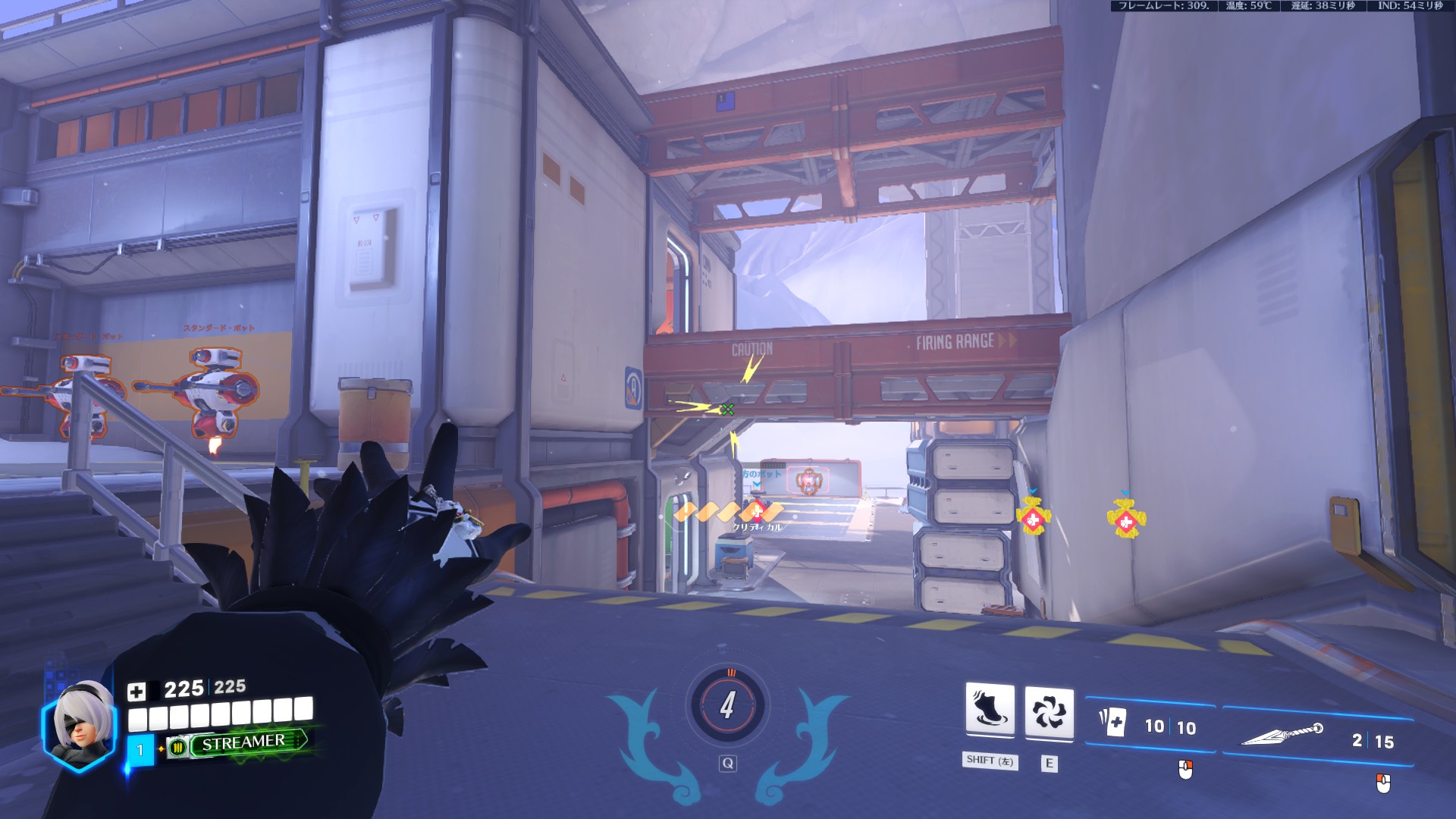This screenshot has width=1456, height=819.
Task: Toggle the critical hit marker on crosshair
Action: (726, 411)
